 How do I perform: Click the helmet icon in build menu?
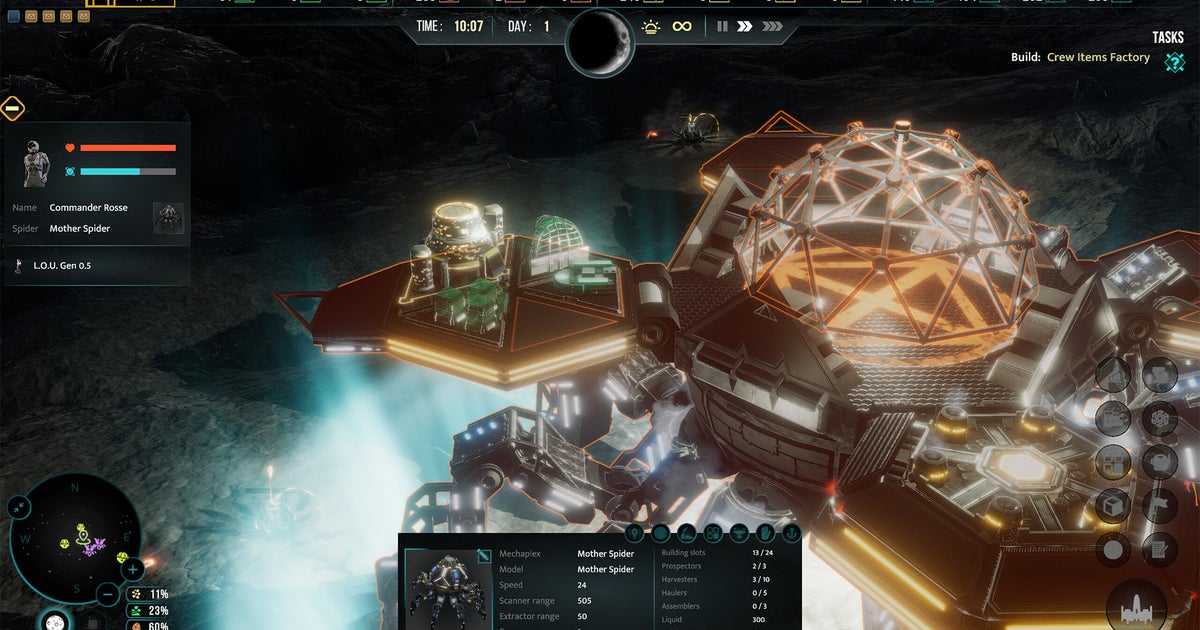(x=1159, y=462)
